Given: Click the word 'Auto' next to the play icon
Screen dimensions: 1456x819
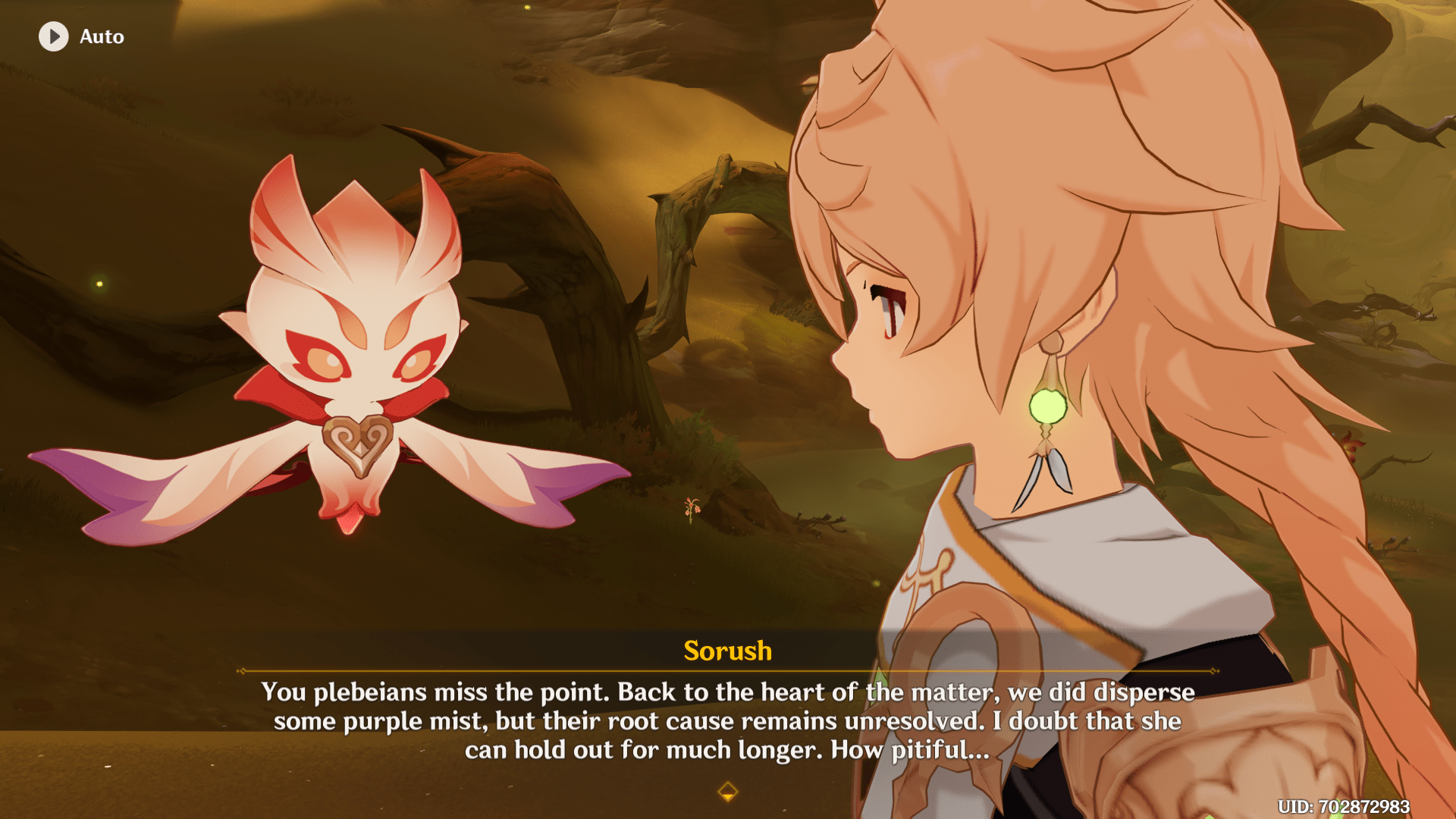Looking at the screenshot, I should (x=102, y=36).
